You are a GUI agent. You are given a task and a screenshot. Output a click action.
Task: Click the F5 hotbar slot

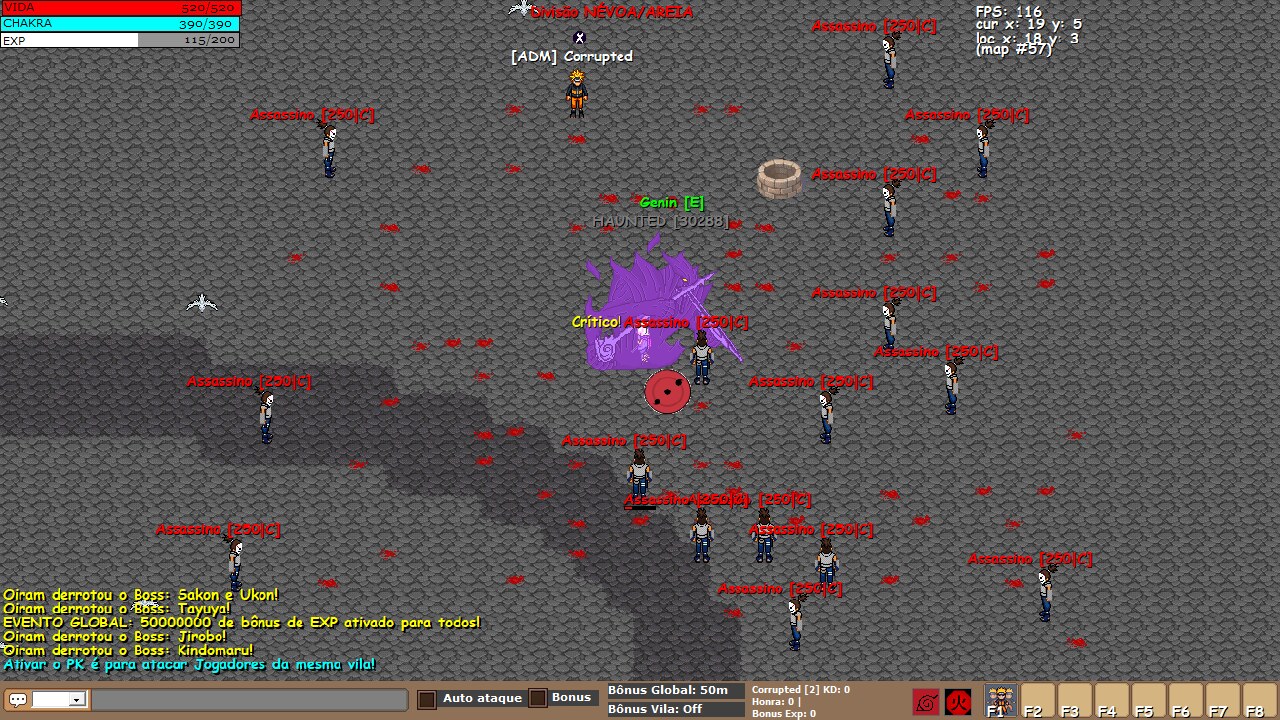pos(1146,700)
